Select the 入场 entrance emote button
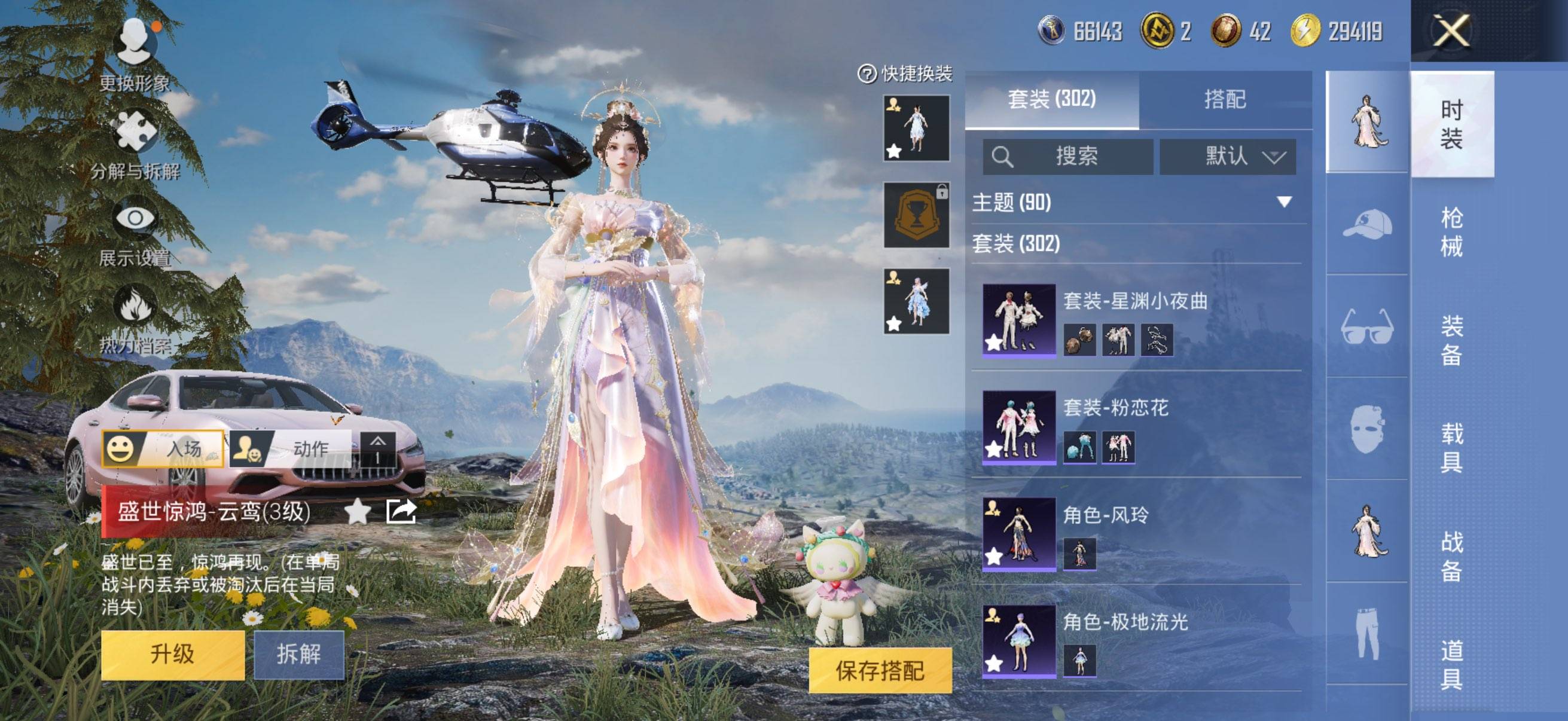Viewport: 1568px width, 721px height. pos(163,449)
